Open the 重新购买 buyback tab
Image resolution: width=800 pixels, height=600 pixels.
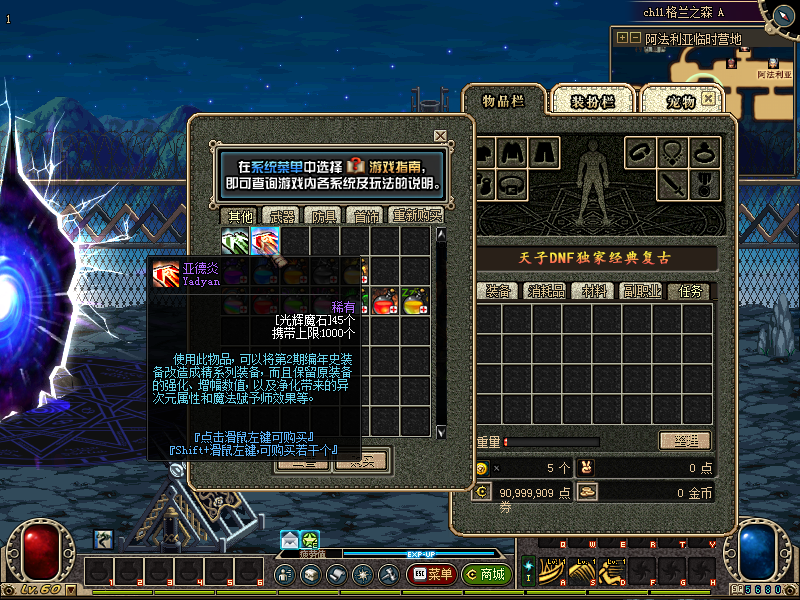[x=415, y=216]
